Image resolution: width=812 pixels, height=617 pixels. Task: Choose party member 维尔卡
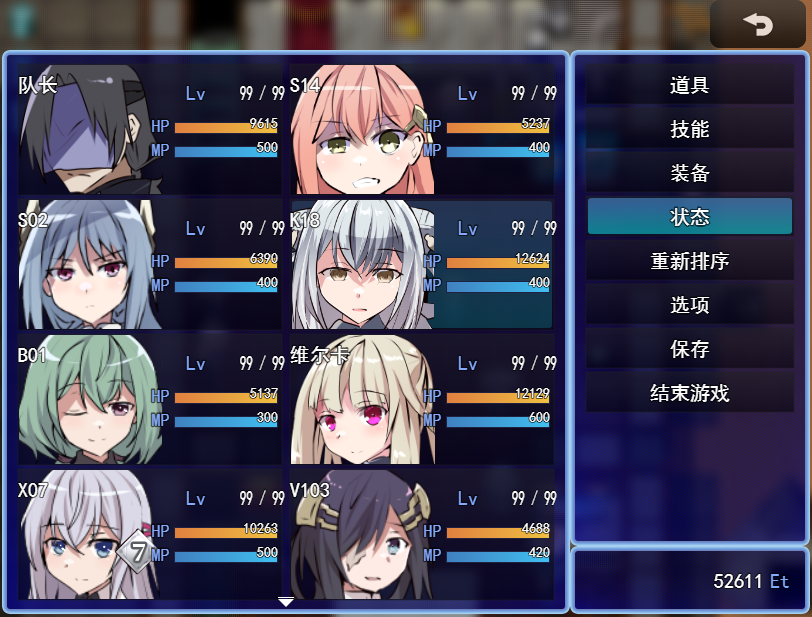[x=422, y=399]
